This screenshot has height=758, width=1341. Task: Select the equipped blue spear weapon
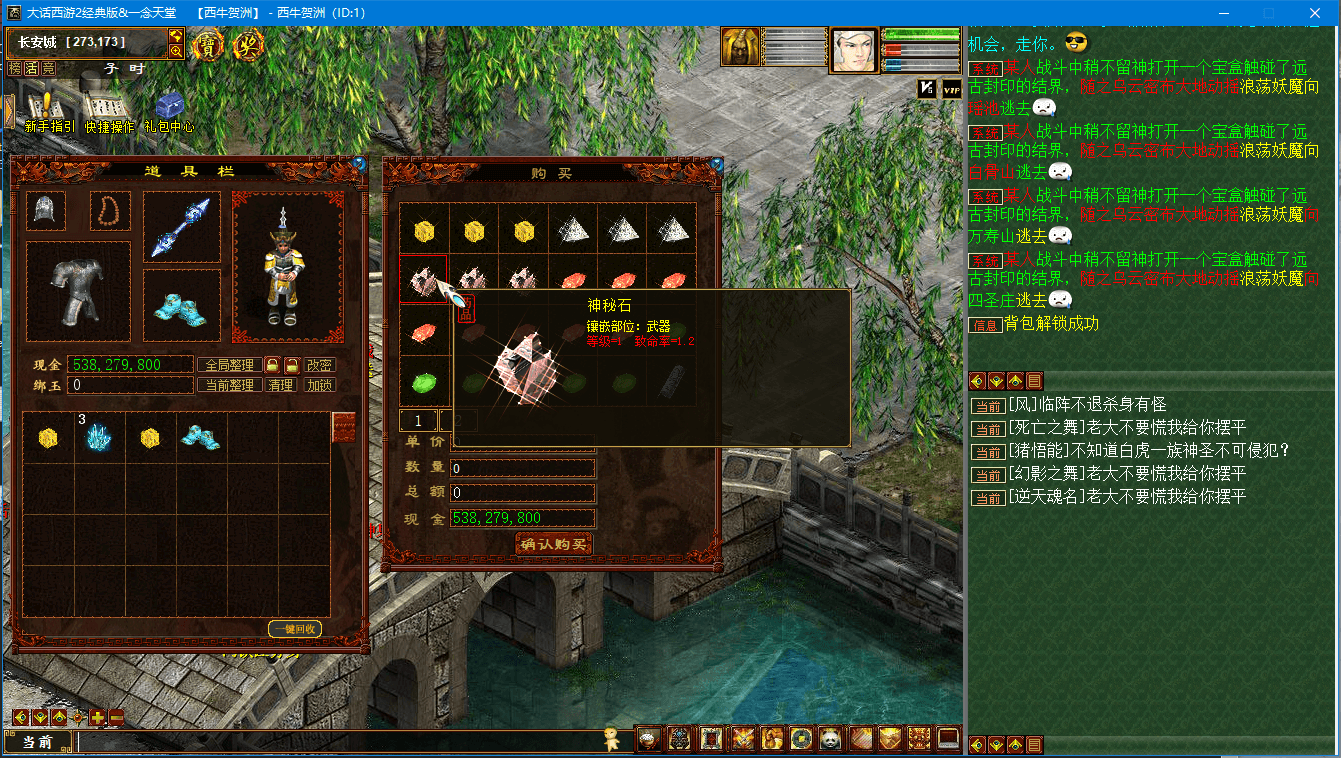181,226
